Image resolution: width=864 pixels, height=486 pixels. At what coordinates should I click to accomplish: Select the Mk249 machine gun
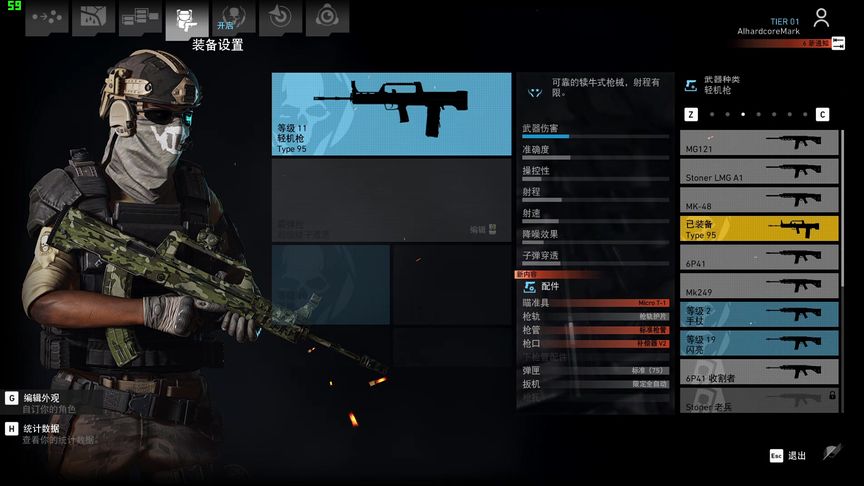[760, 286]
